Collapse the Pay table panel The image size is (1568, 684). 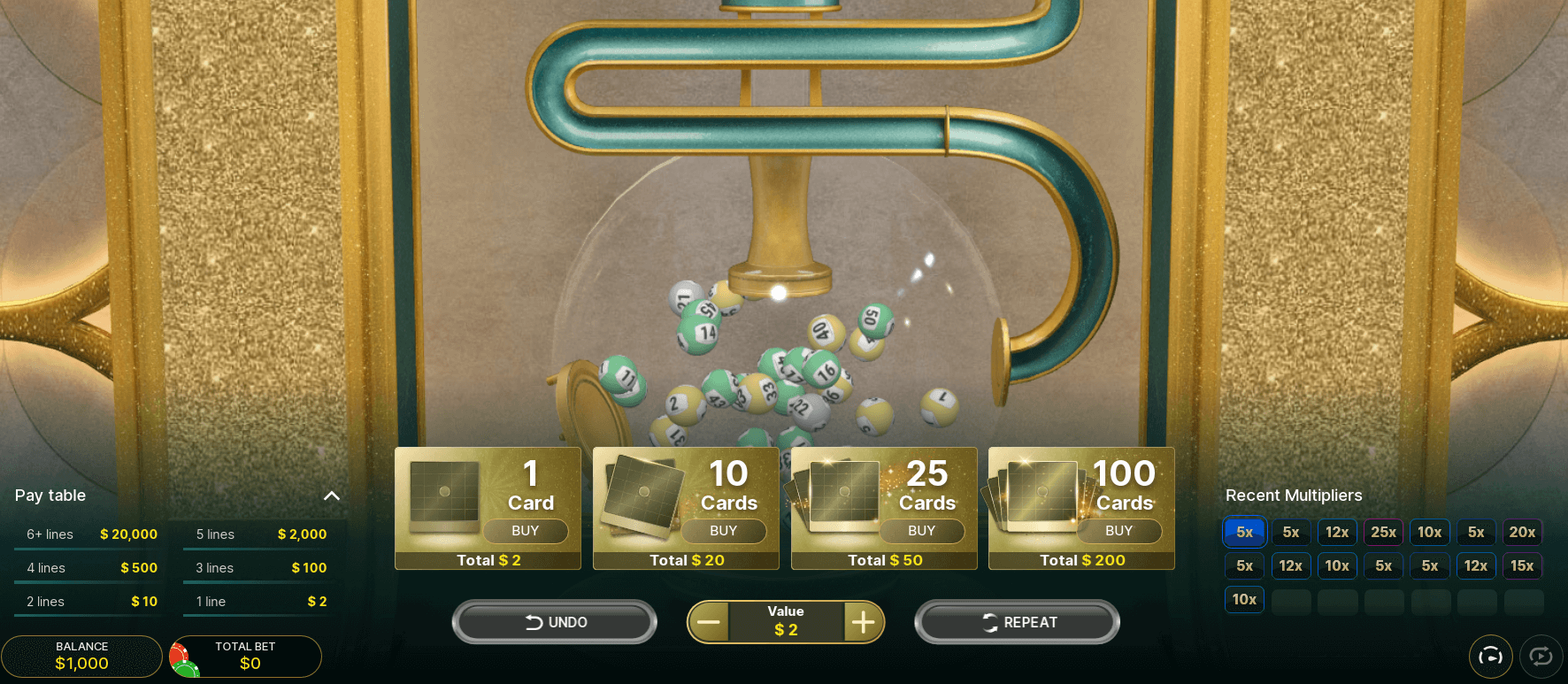click(332, 496)
